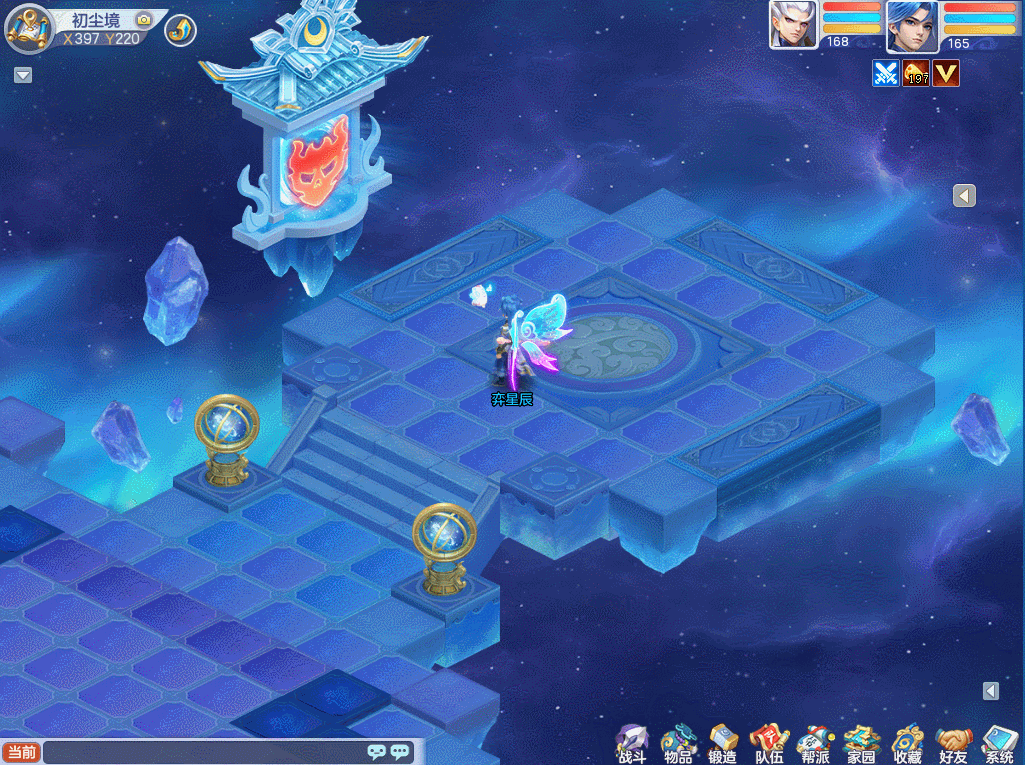The image size is (1025, 765).
Task: Select the blue-haired character portrait
Action: pos(912,26)
